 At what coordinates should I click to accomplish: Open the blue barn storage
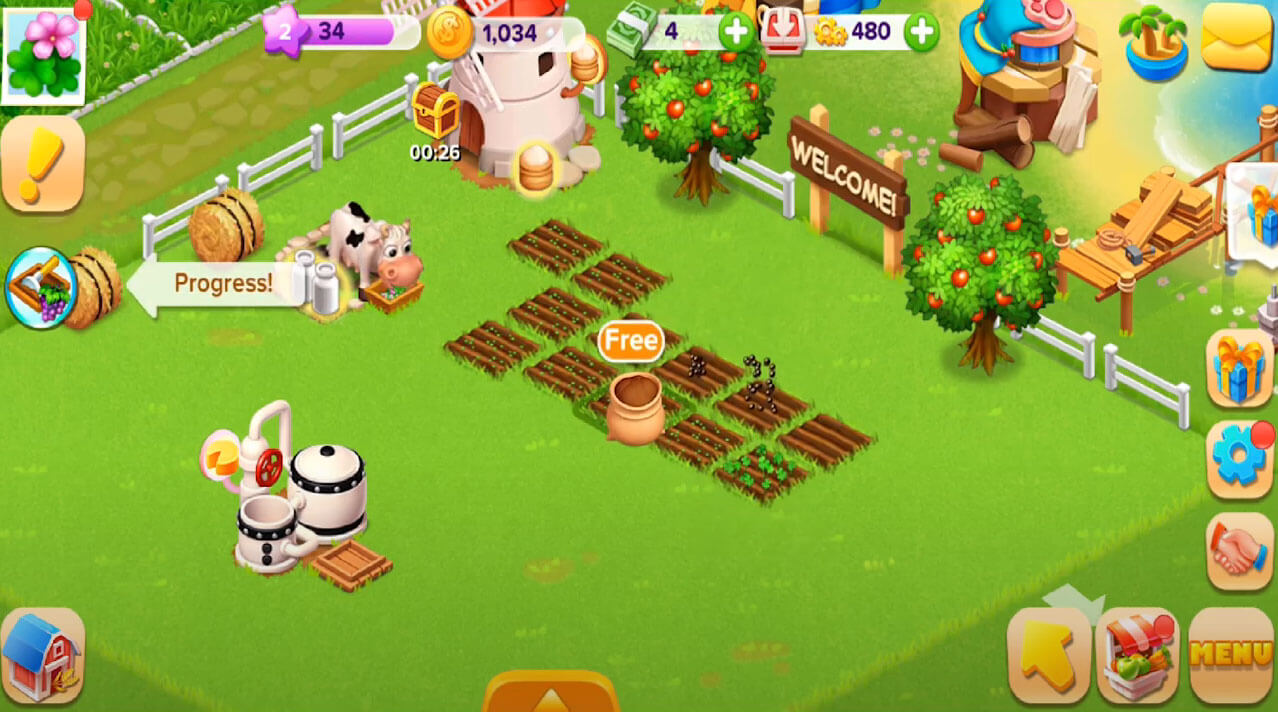click(42, 656)
